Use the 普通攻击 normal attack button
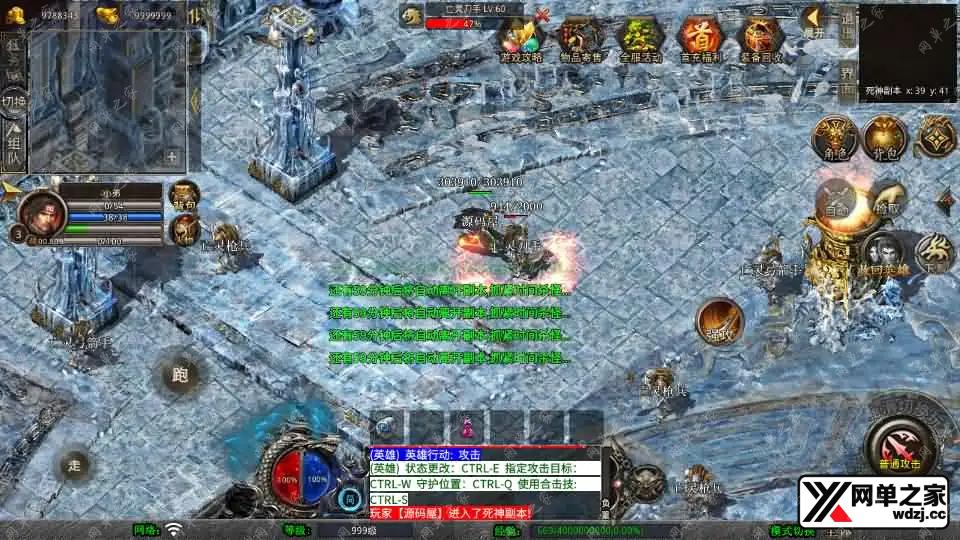This screenshot has height=540, width=960. tap(899, 441)
